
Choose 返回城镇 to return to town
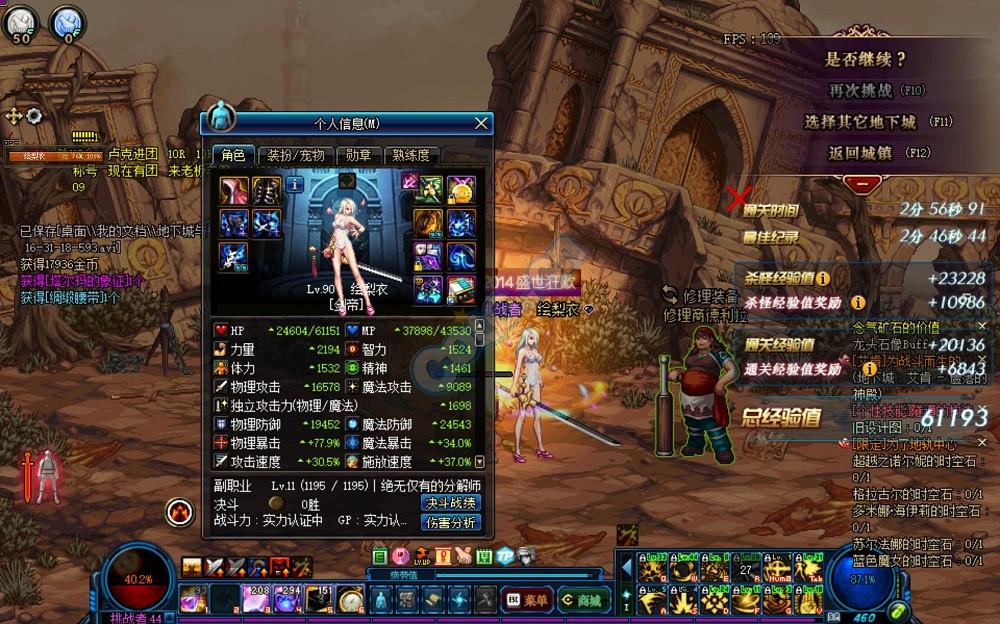(x=860, y=153)
